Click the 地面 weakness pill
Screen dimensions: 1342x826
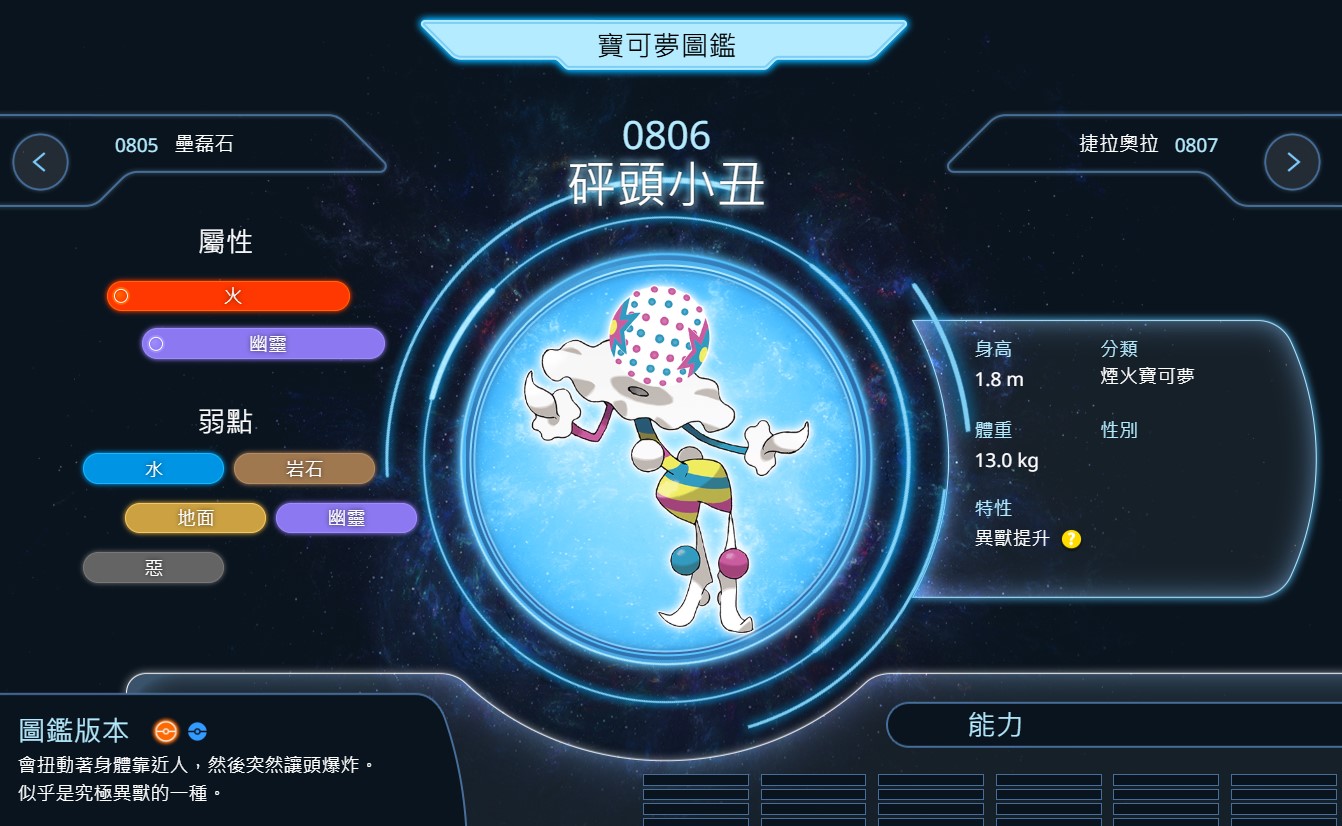pyautogui.click(x=196, y=518)
